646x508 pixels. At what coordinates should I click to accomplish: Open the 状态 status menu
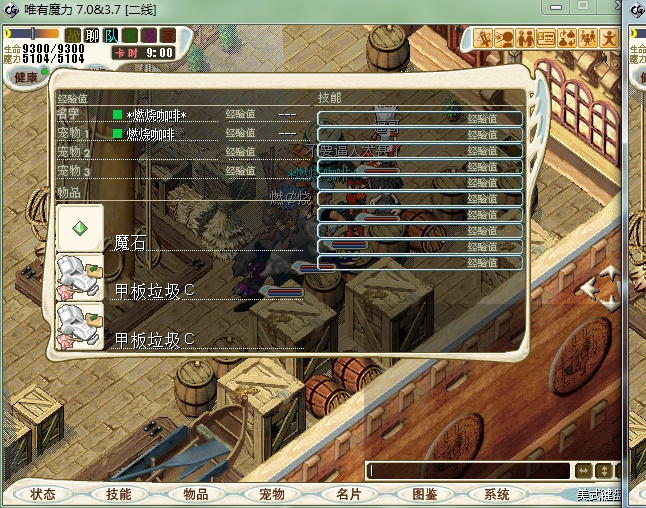tap(43, 494)
